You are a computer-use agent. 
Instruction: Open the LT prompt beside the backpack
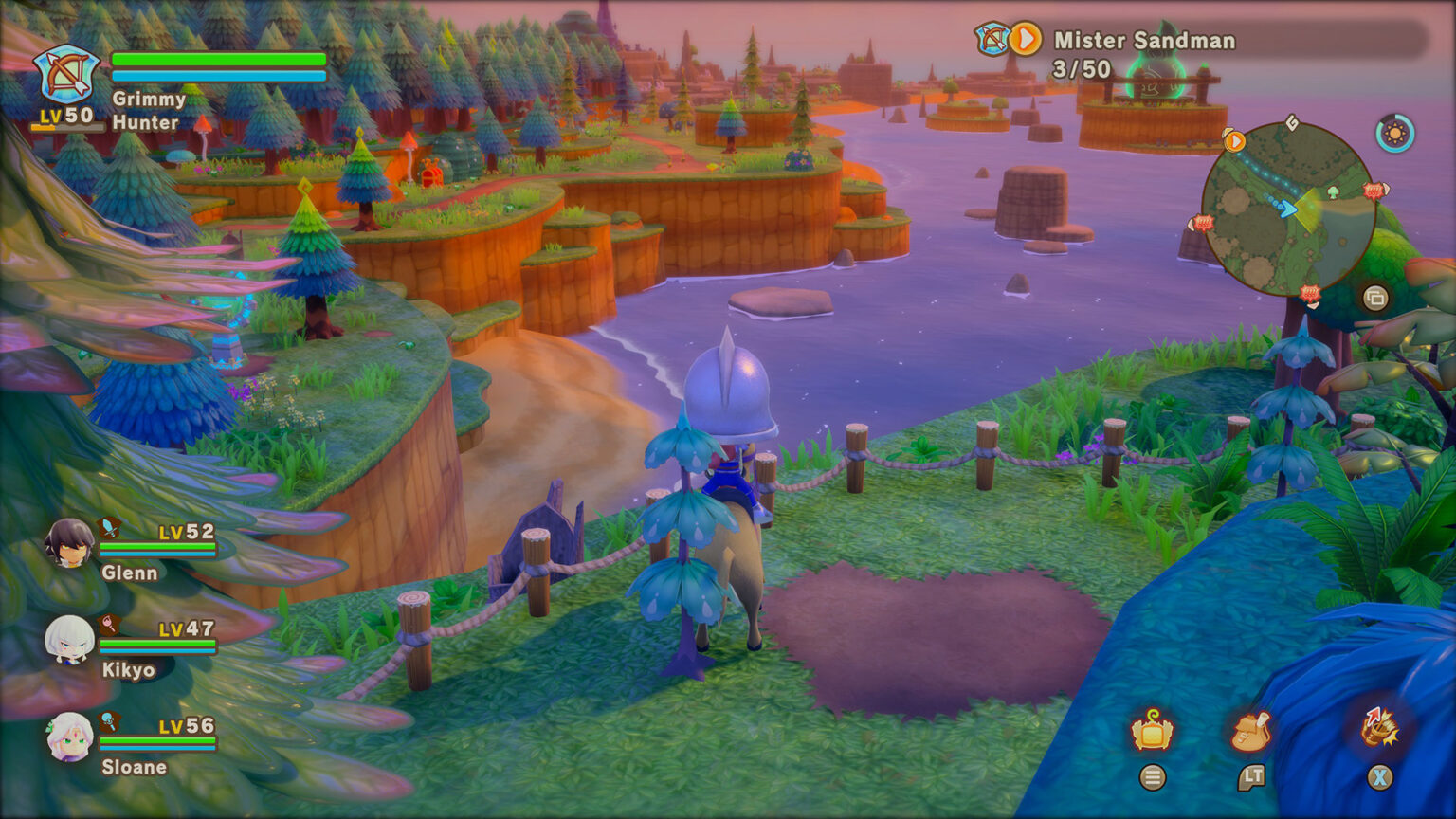pos(1252,777)
